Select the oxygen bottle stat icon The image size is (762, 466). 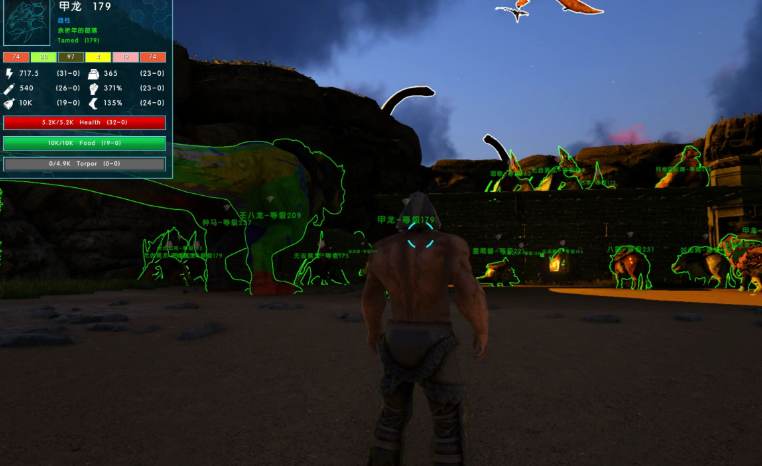10,88
